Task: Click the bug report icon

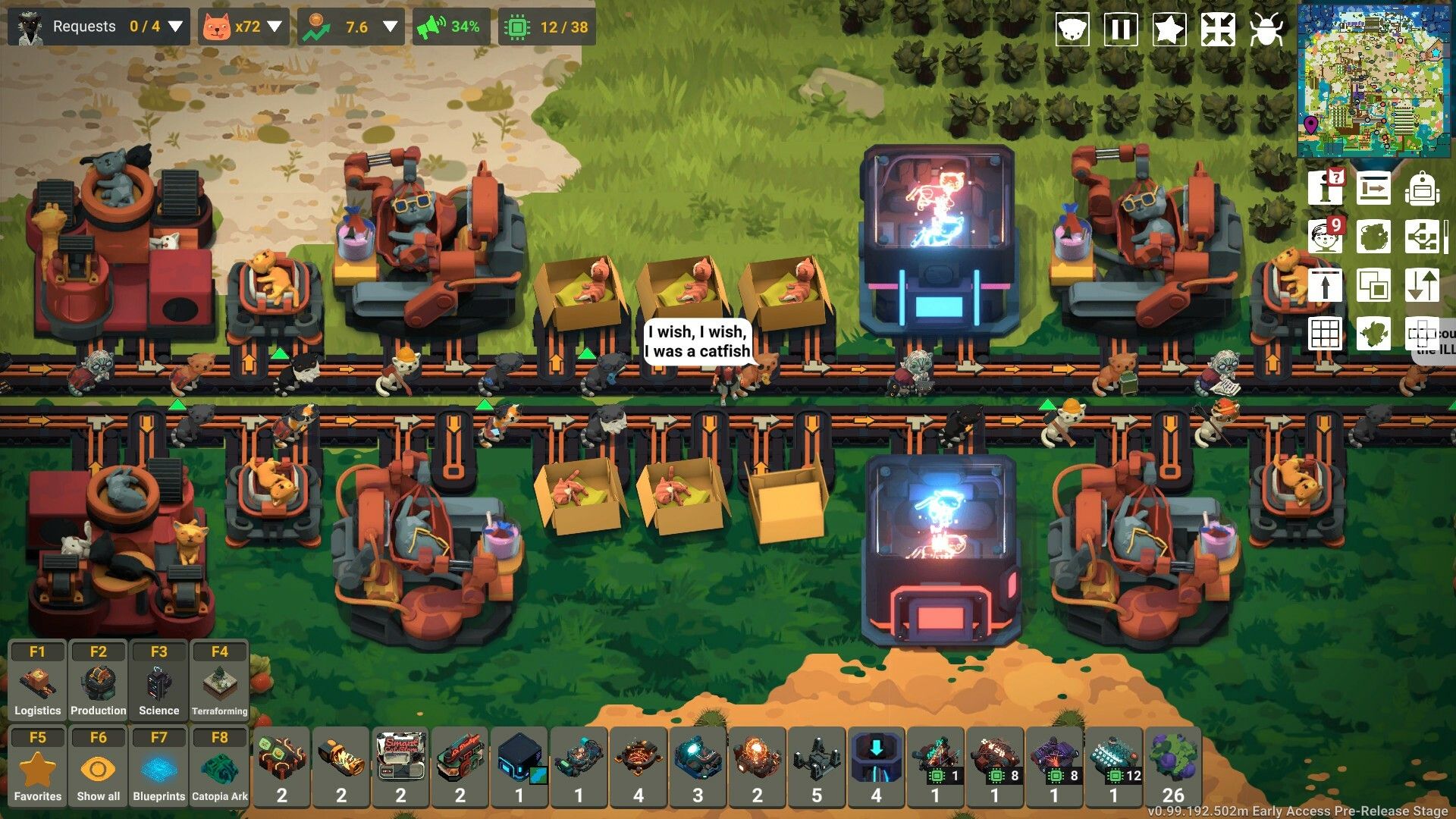Action: [x=1266, y=30]
